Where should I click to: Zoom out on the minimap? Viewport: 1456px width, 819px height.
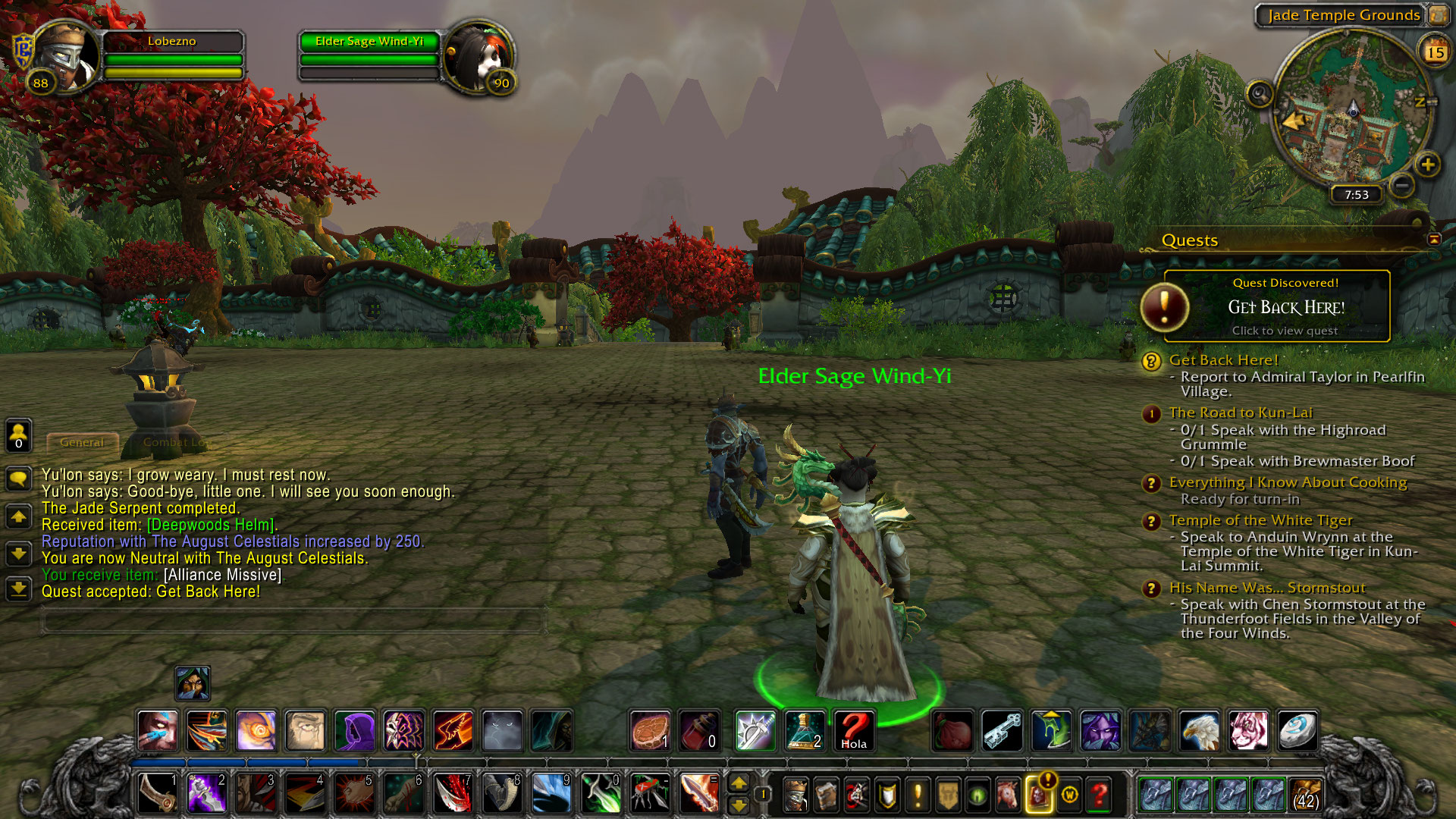(x=1402, y=185)
